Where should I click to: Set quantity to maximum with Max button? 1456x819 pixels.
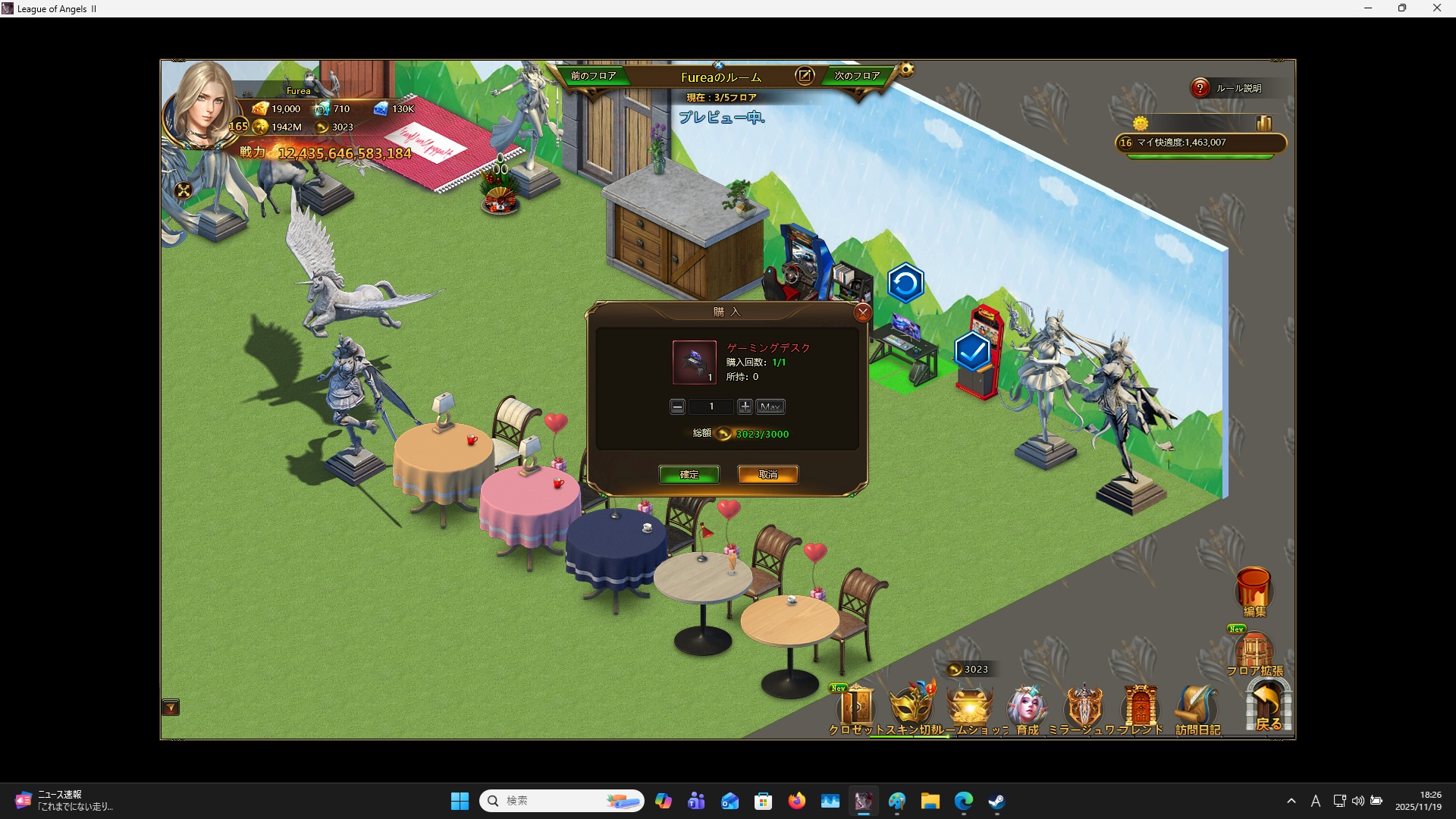(770, 407)
